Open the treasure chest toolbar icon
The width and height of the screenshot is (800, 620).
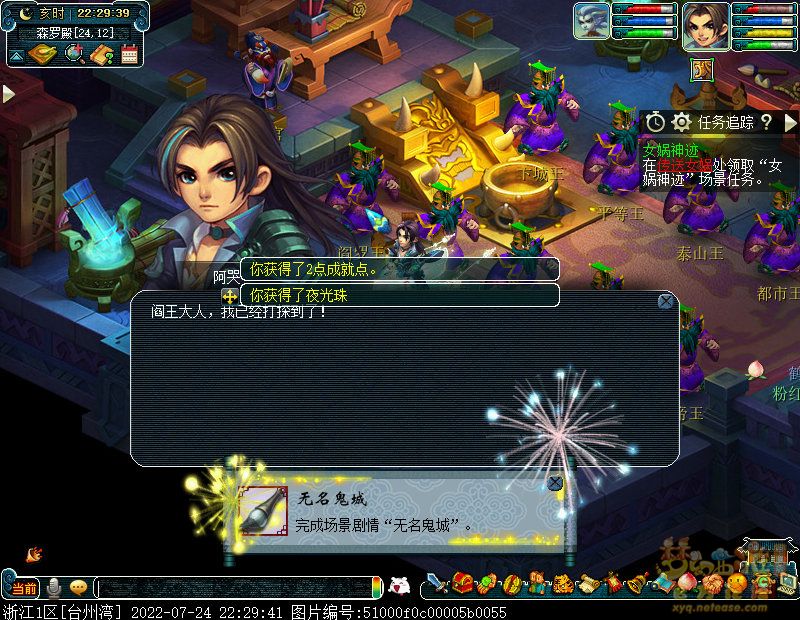461,584
